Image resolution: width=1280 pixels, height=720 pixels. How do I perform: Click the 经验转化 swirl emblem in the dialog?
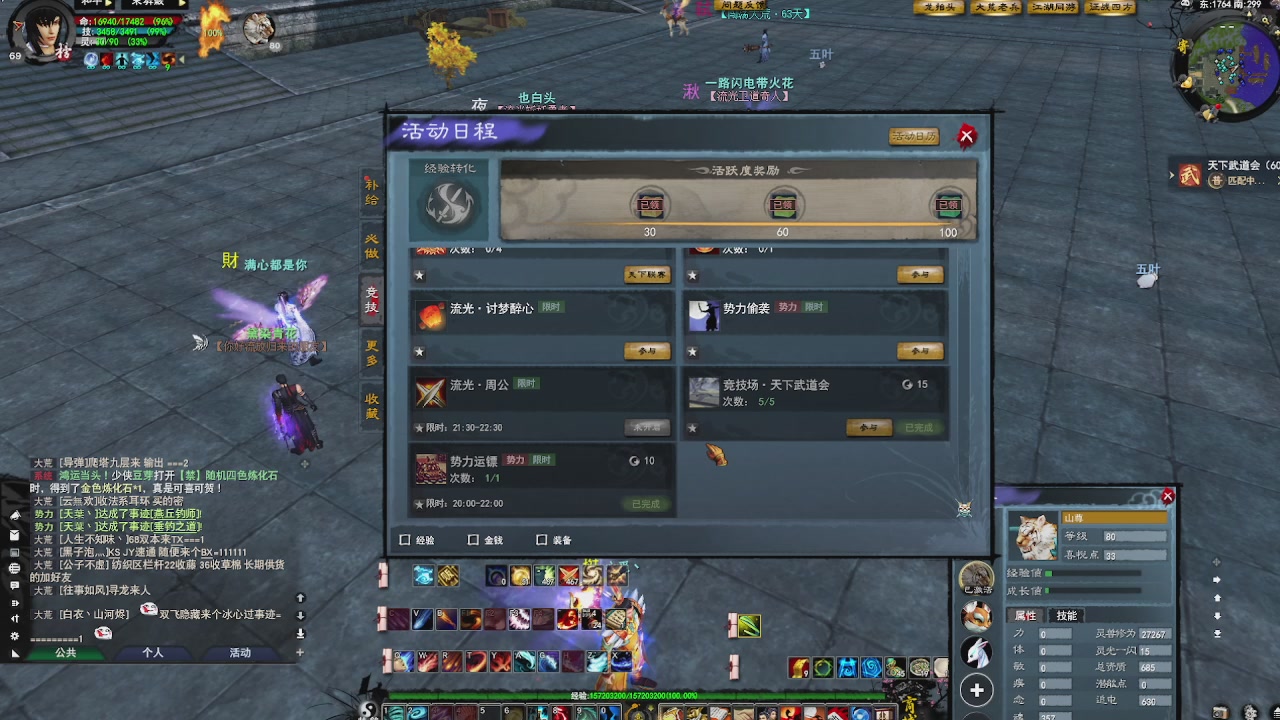[x=448, y=208]
